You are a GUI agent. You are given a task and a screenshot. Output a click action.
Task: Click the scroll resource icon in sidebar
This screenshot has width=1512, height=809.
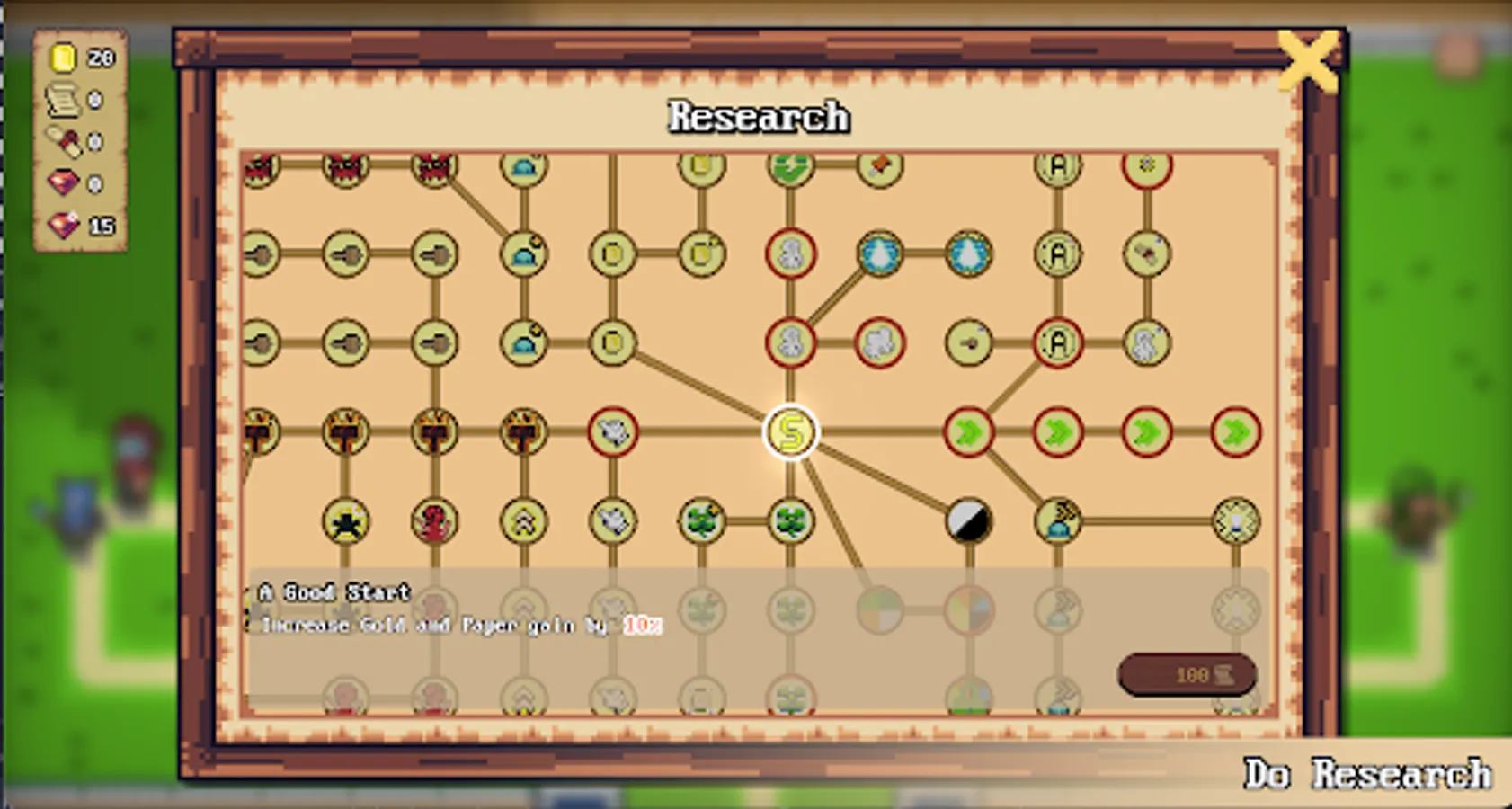tap(61, 99)
